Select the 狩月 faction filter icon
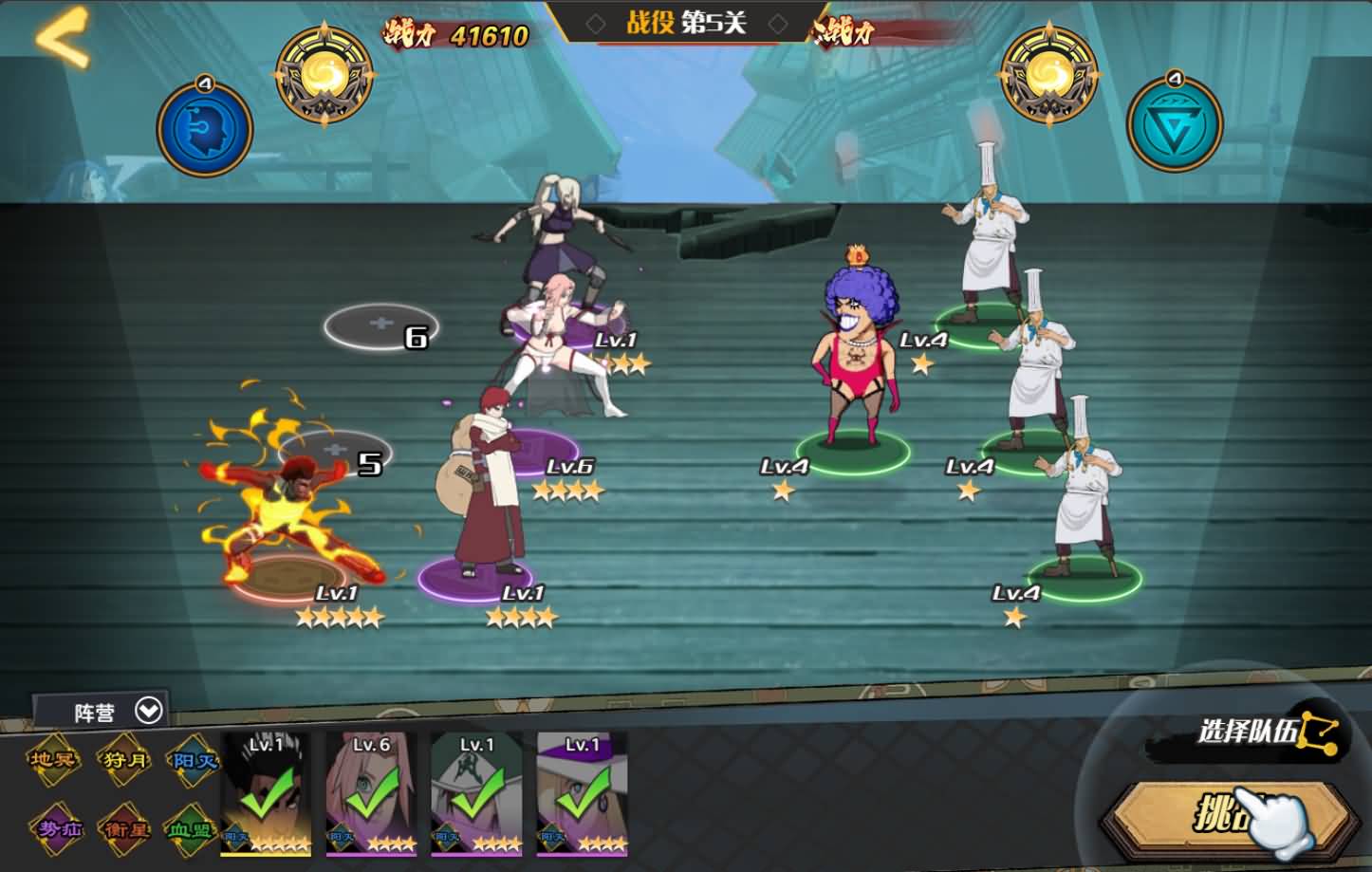 (125, 760)
